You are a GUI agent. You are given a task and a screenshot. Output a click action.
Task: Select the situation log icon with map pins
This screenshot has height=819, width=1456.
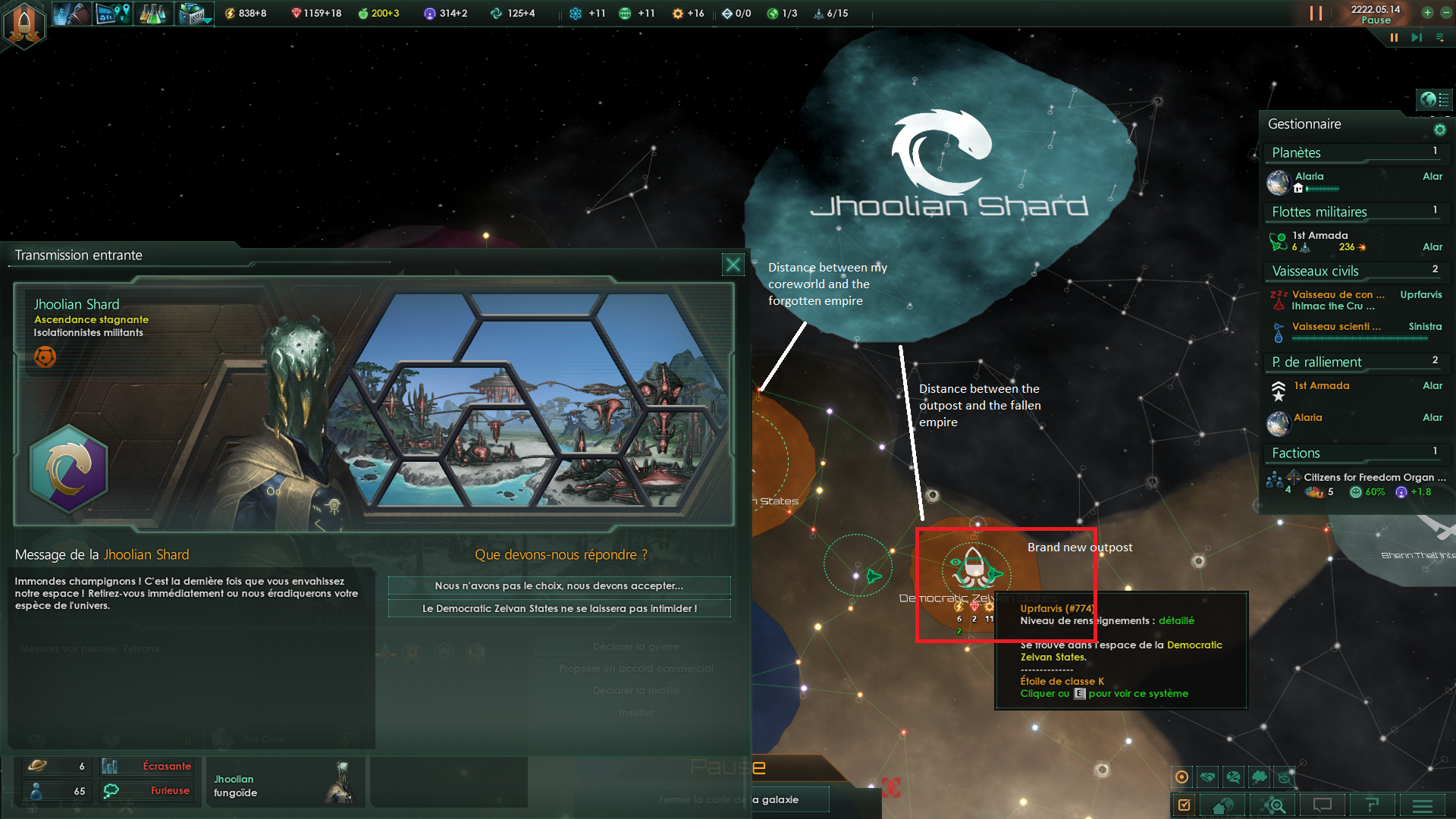click(x=112, y=13)
